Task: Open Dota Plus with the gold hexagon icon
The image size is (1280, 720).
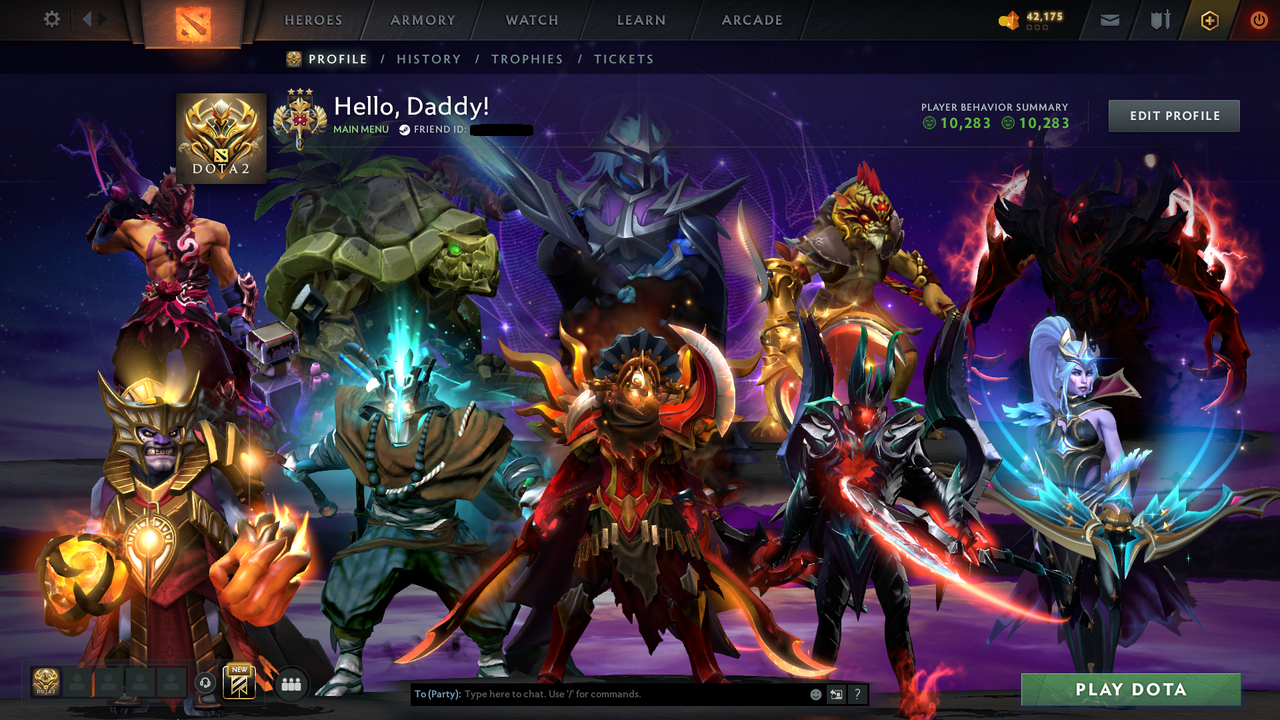Action: click(x=1208, y=18)
